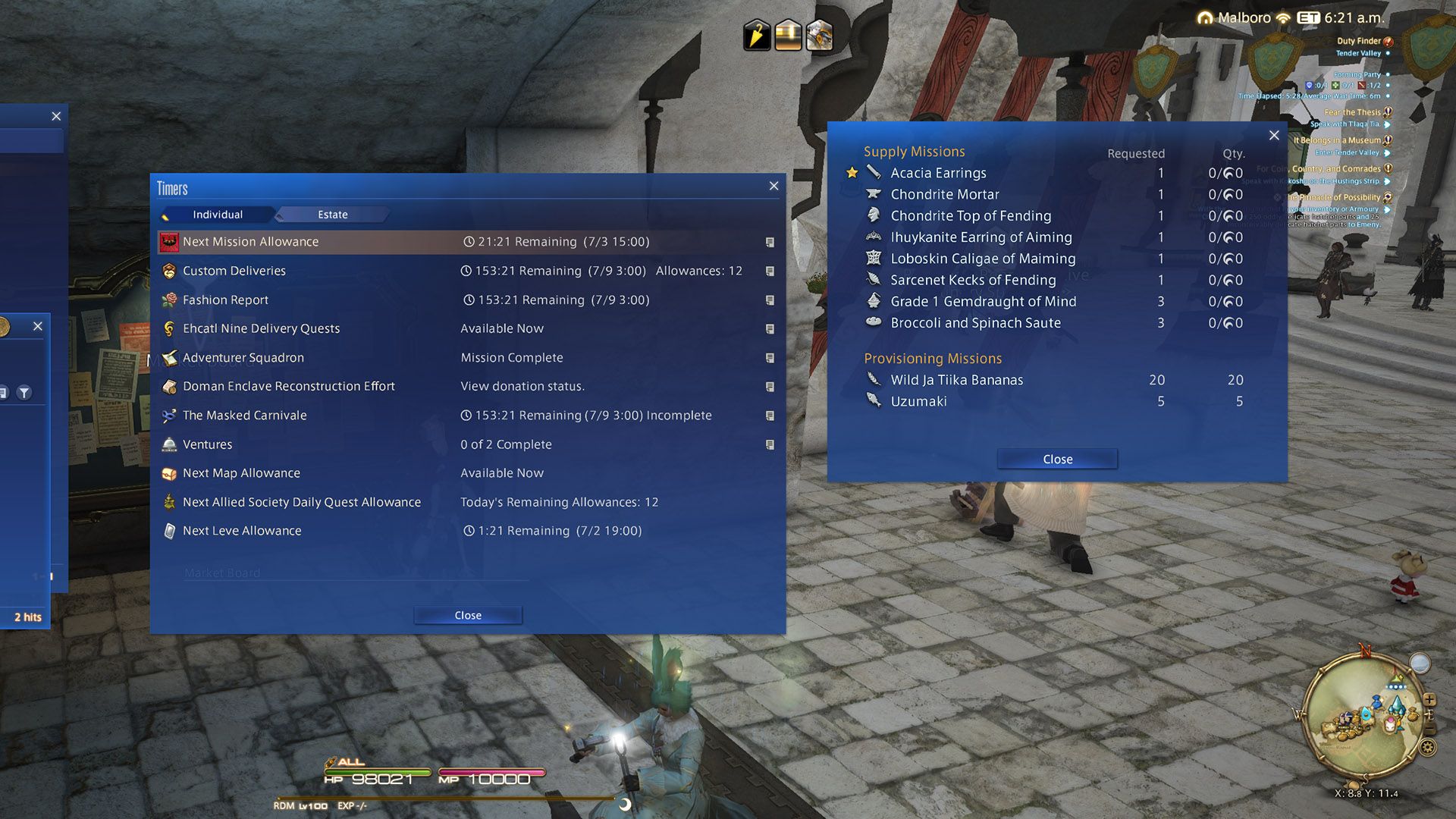Click the Acacia Earrings item icon
The height and width of the screenshot is (819, 1456).
873,173
